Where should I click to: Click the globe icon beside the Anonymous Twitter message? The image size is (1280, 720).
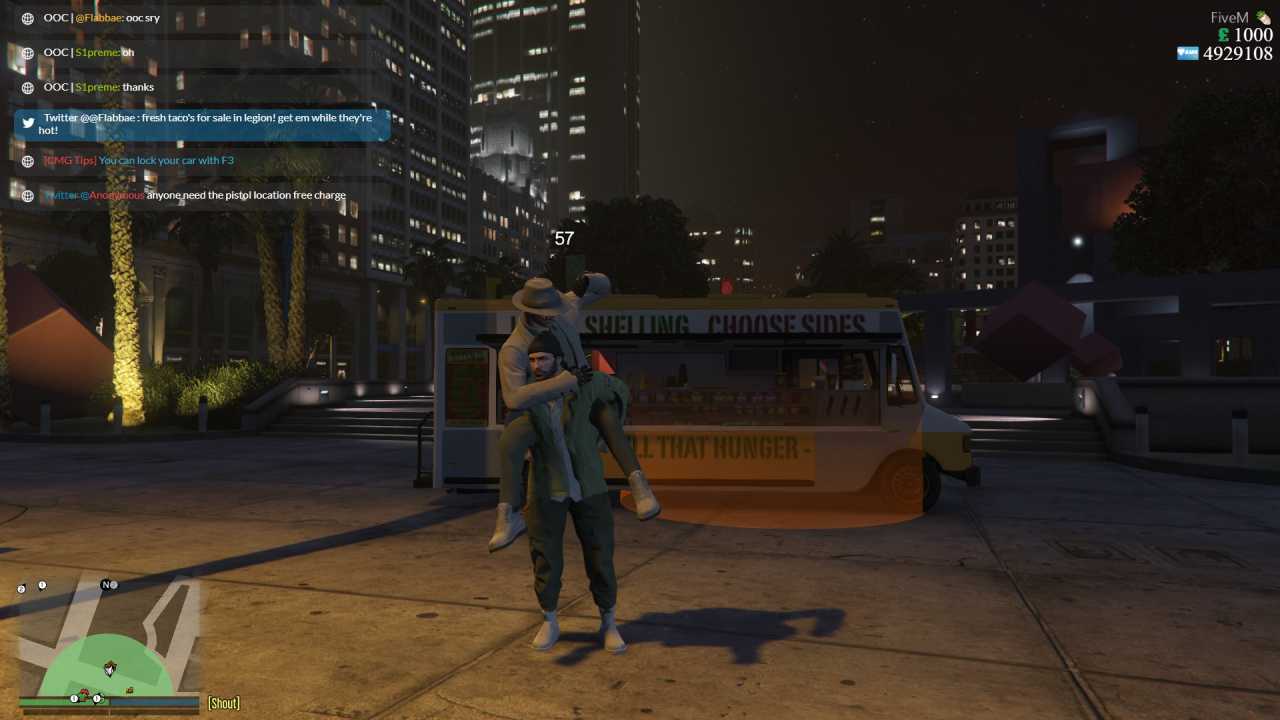pos(26,195)
